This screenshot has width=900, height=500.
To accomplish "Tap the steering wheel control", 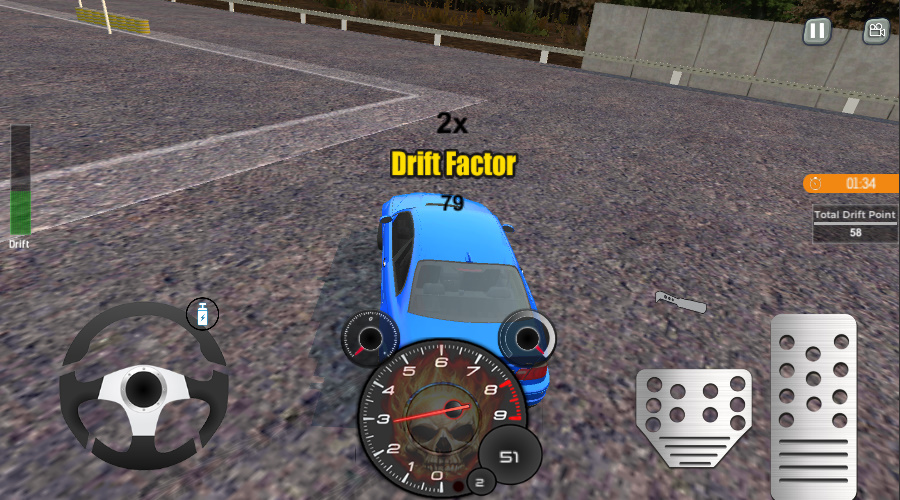I will (143, 385).
